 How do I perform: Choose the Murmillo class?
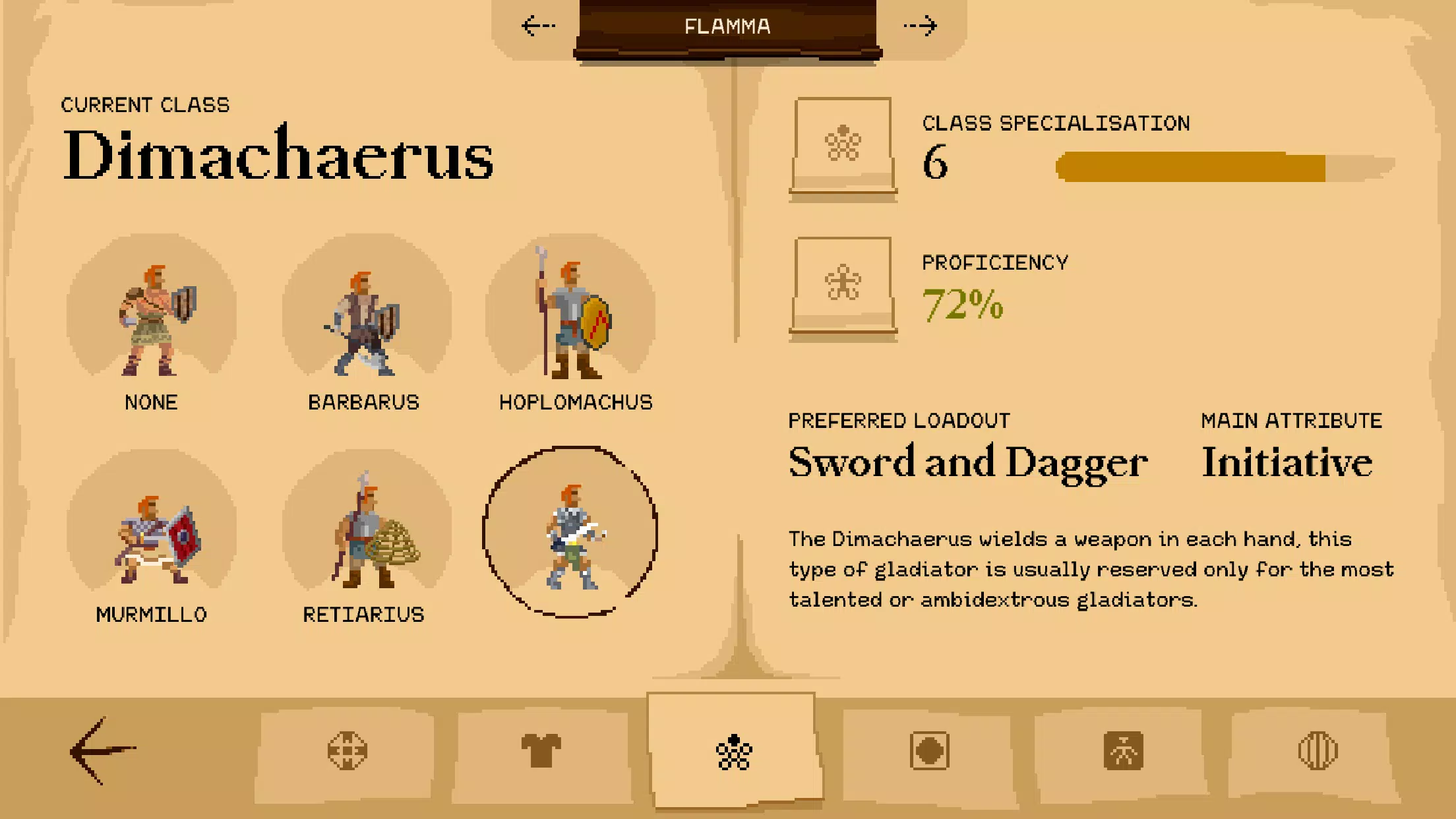[153, 537]
